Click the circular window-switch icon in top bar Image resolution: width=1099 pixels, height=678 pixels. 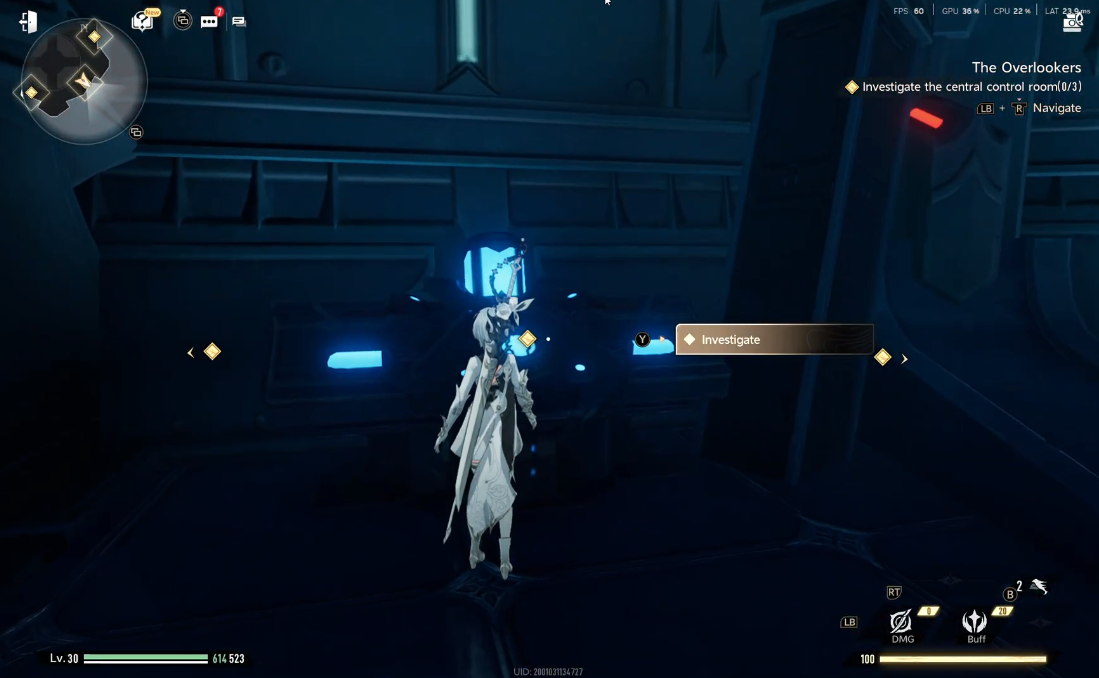pos(182,20)
